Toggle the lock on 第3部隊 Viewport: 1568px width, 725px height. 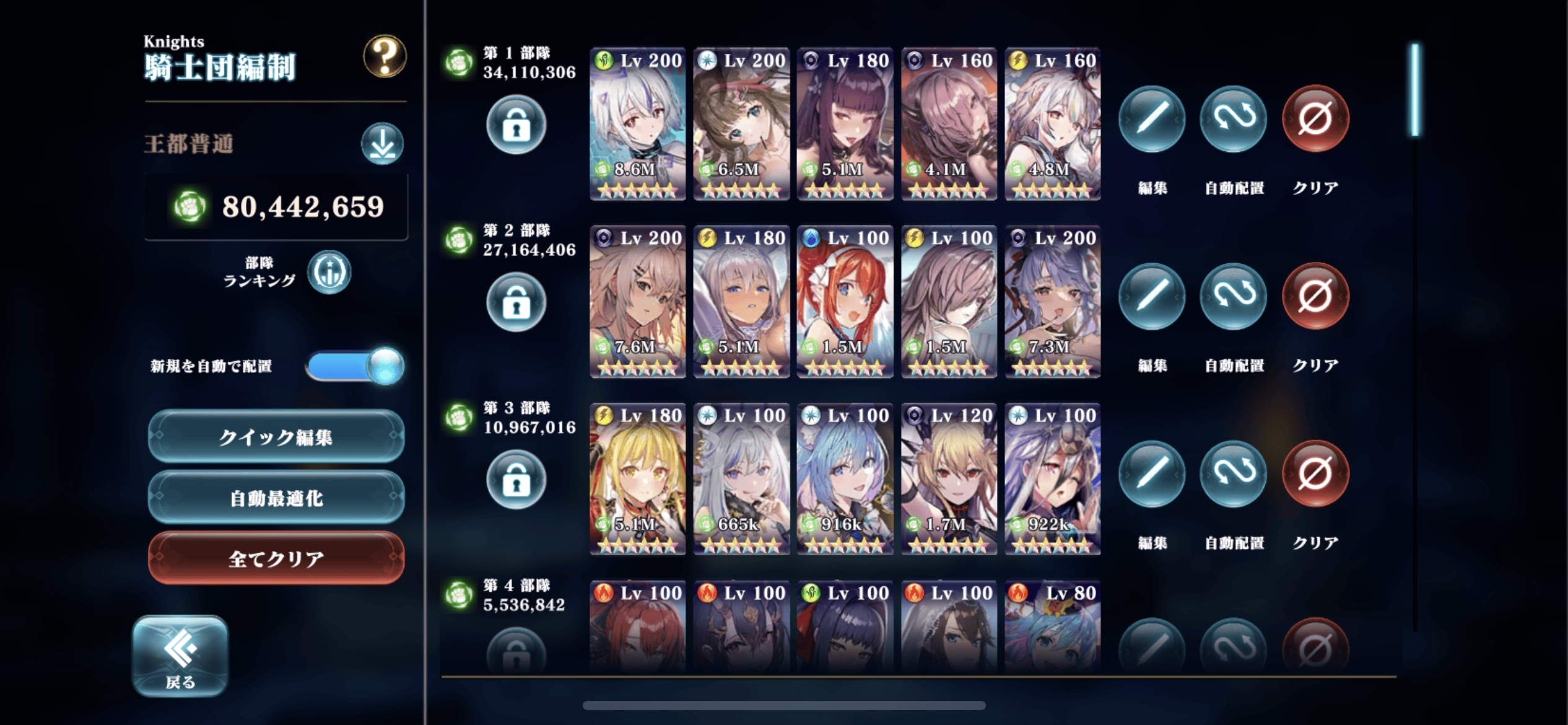(516, 480)
